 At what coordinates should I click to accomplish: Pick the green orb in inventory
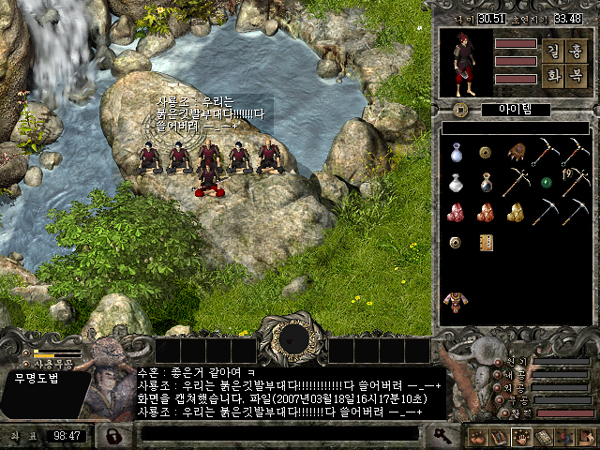pos(546,183)
